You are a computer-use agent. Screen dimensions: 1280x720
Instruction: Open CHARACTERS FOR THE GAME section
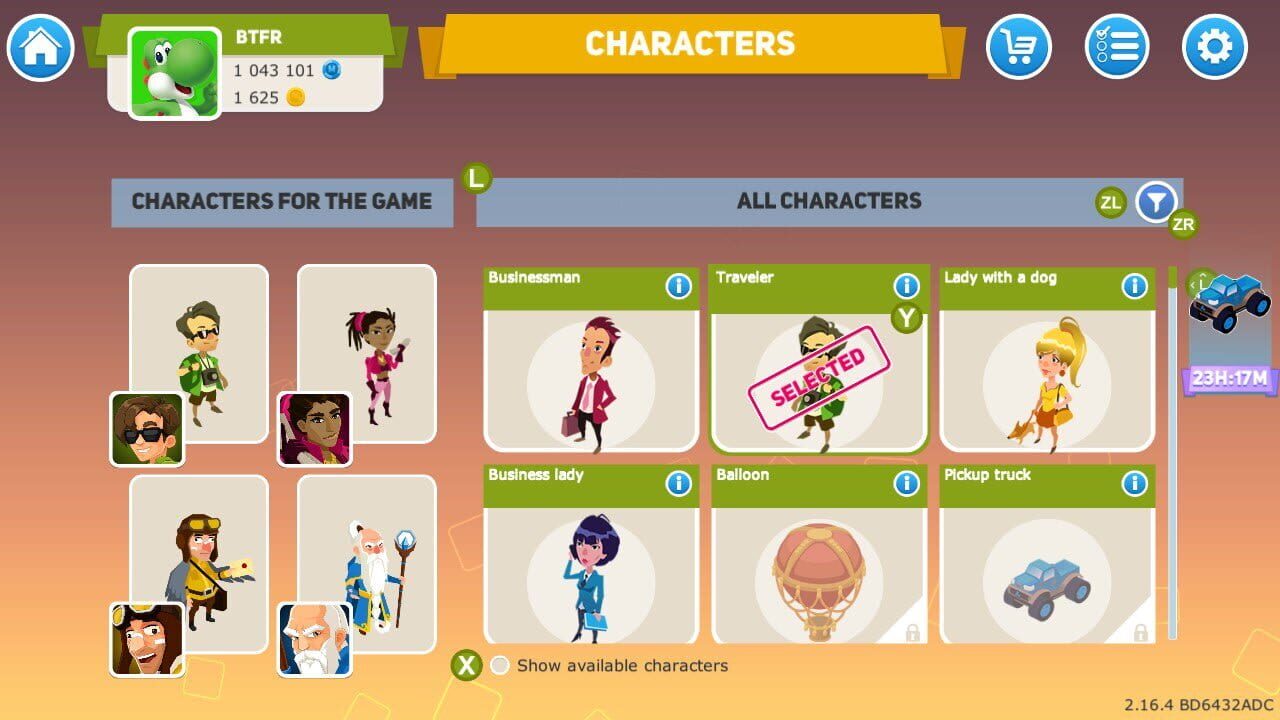coord(282,201)
